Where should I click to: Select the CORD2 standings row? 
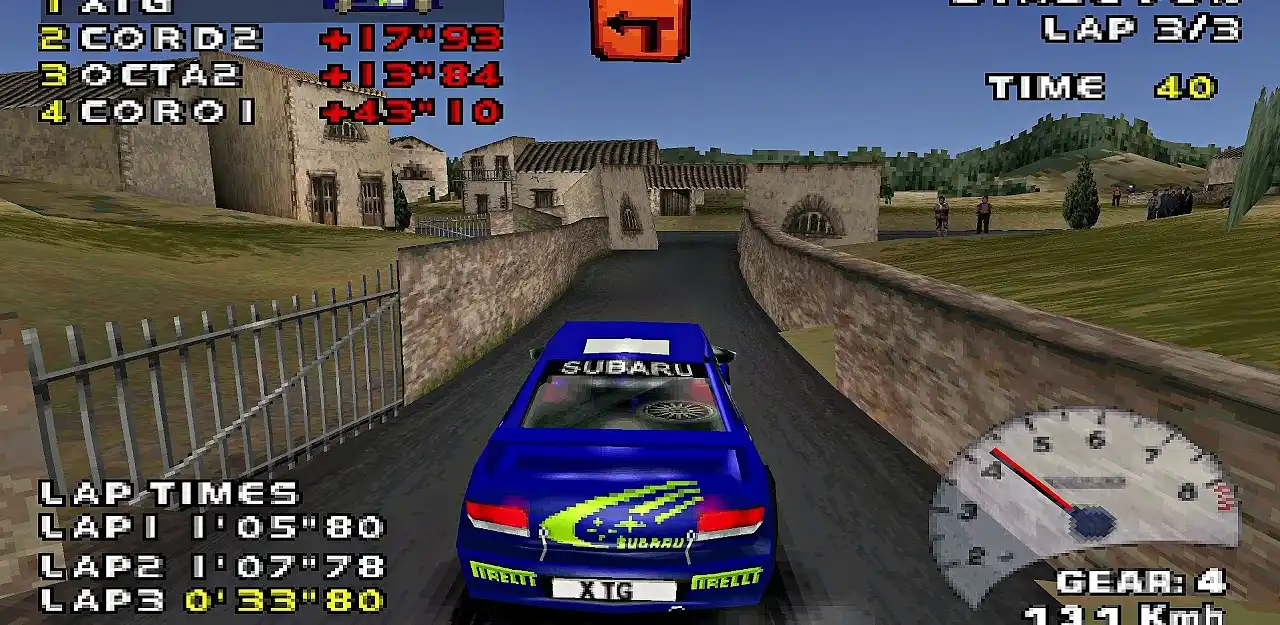point(270,39)
